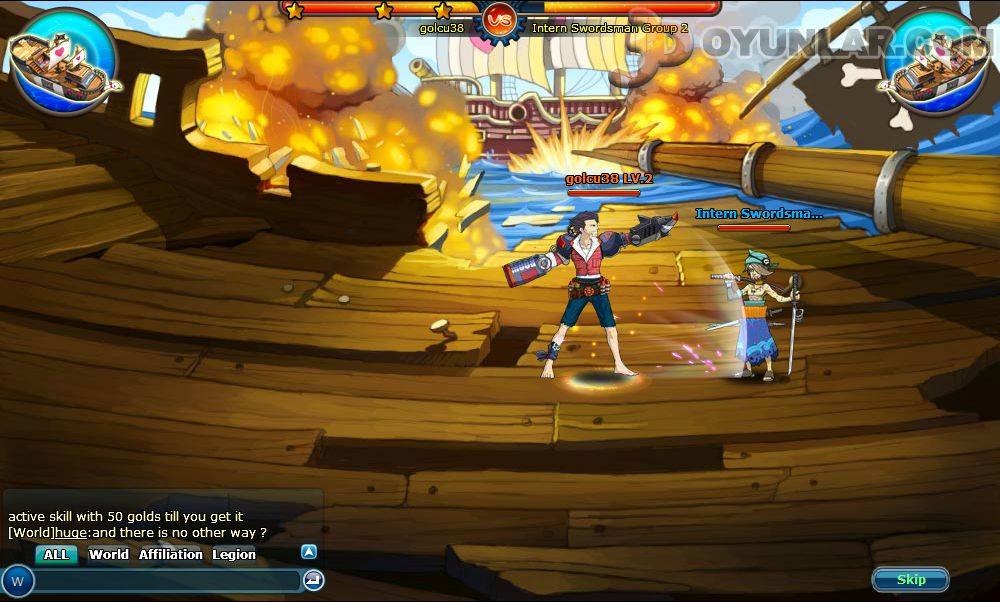The width and height of the screenshot is (1000, 602).
Task: Show the Legion chat tab
Action: point(234,555)
